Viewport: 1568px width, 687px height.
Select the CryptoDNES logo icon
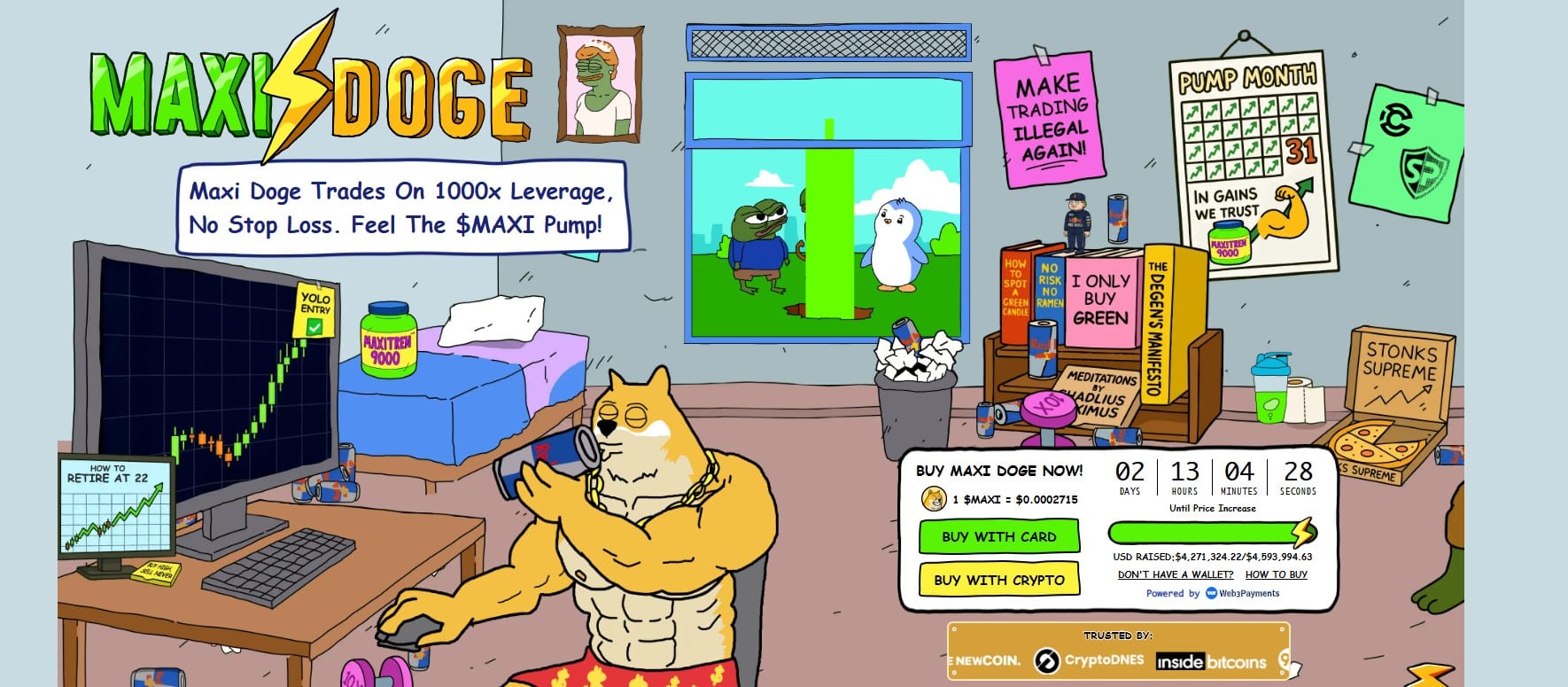tap(1049, 660)
